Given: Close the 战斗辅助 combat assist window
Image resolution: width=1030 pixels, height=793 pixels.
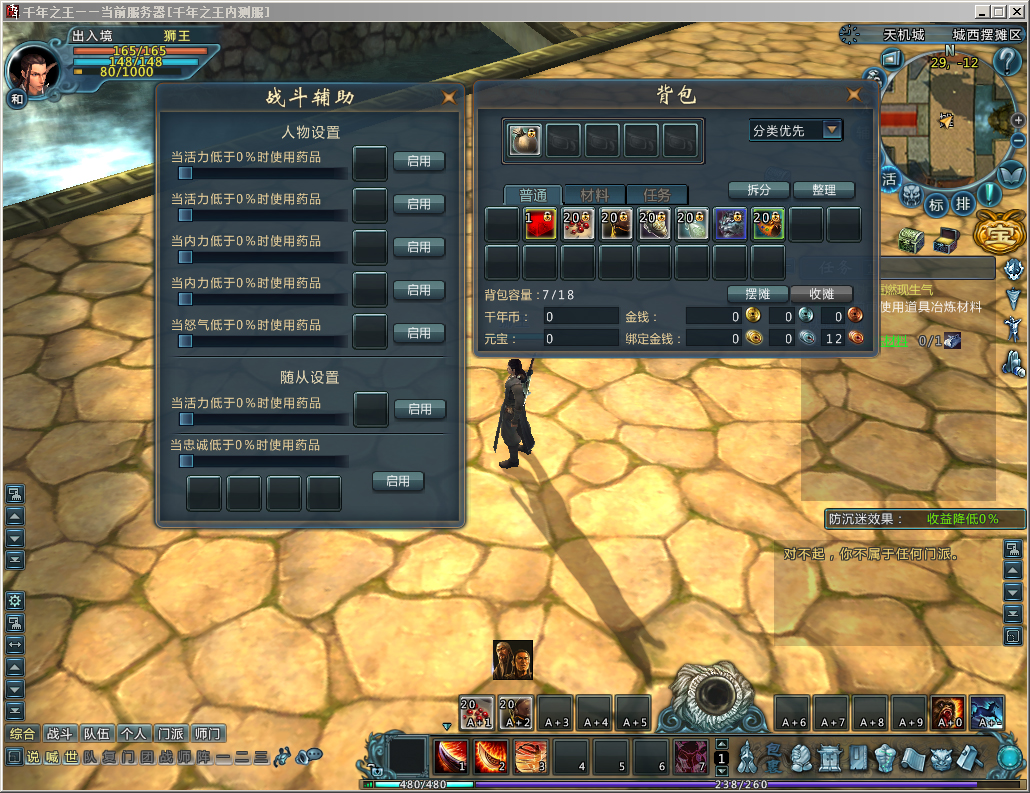Looking at the screenshot, I should (448, 97).
